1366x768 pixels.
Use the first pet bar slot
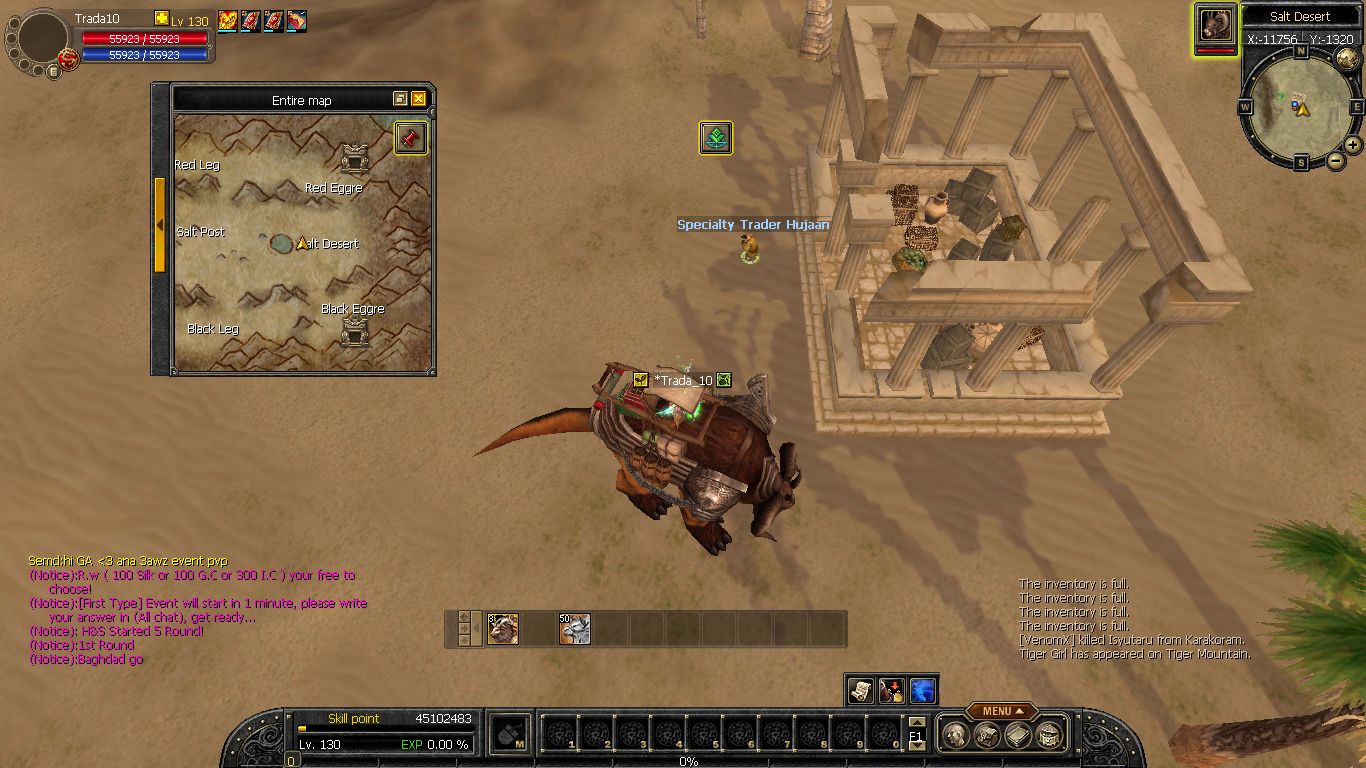(503, 629)
